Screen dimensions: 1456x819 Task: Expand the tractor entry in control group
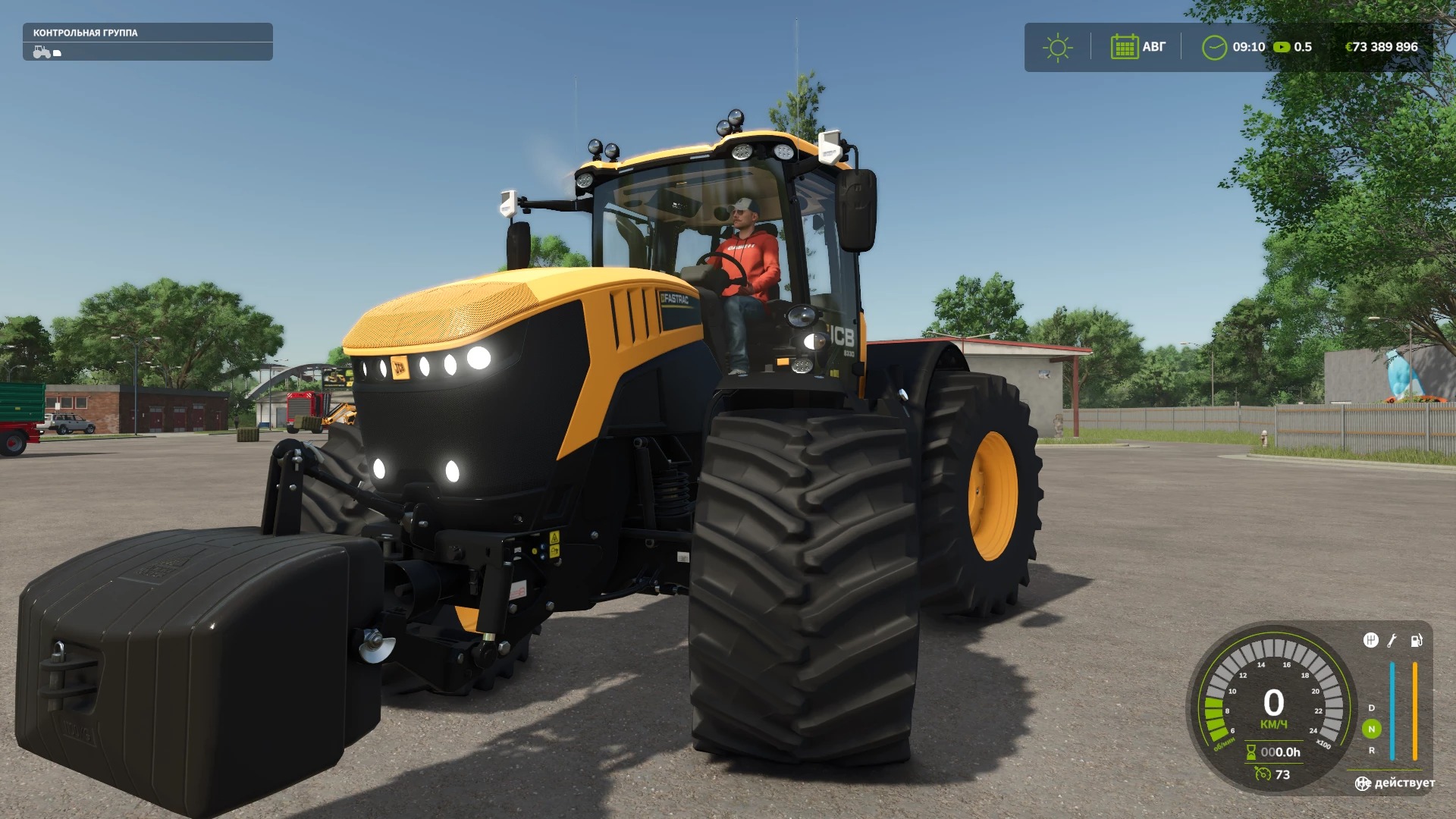coord(42,53)
